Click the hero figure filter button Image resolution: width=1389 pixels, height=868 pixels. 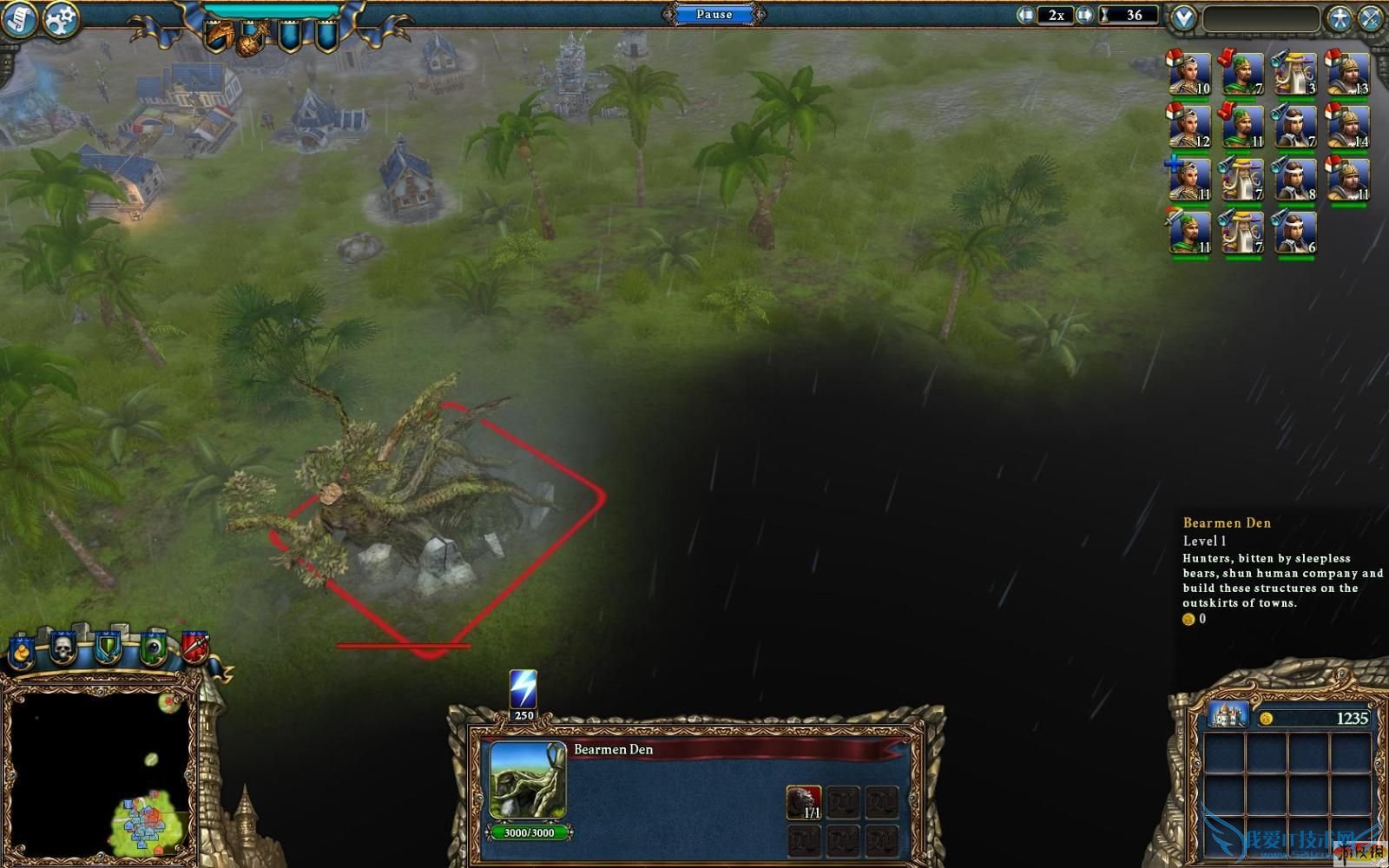tap(1340, 17)
